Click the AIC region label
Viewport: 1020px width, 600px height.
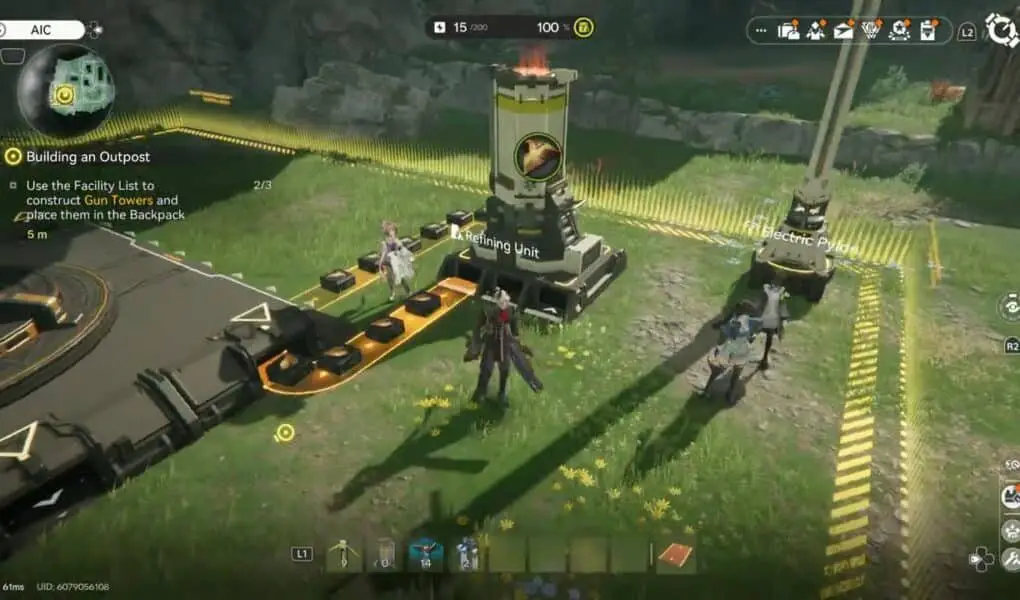click(x=41, y=30)
